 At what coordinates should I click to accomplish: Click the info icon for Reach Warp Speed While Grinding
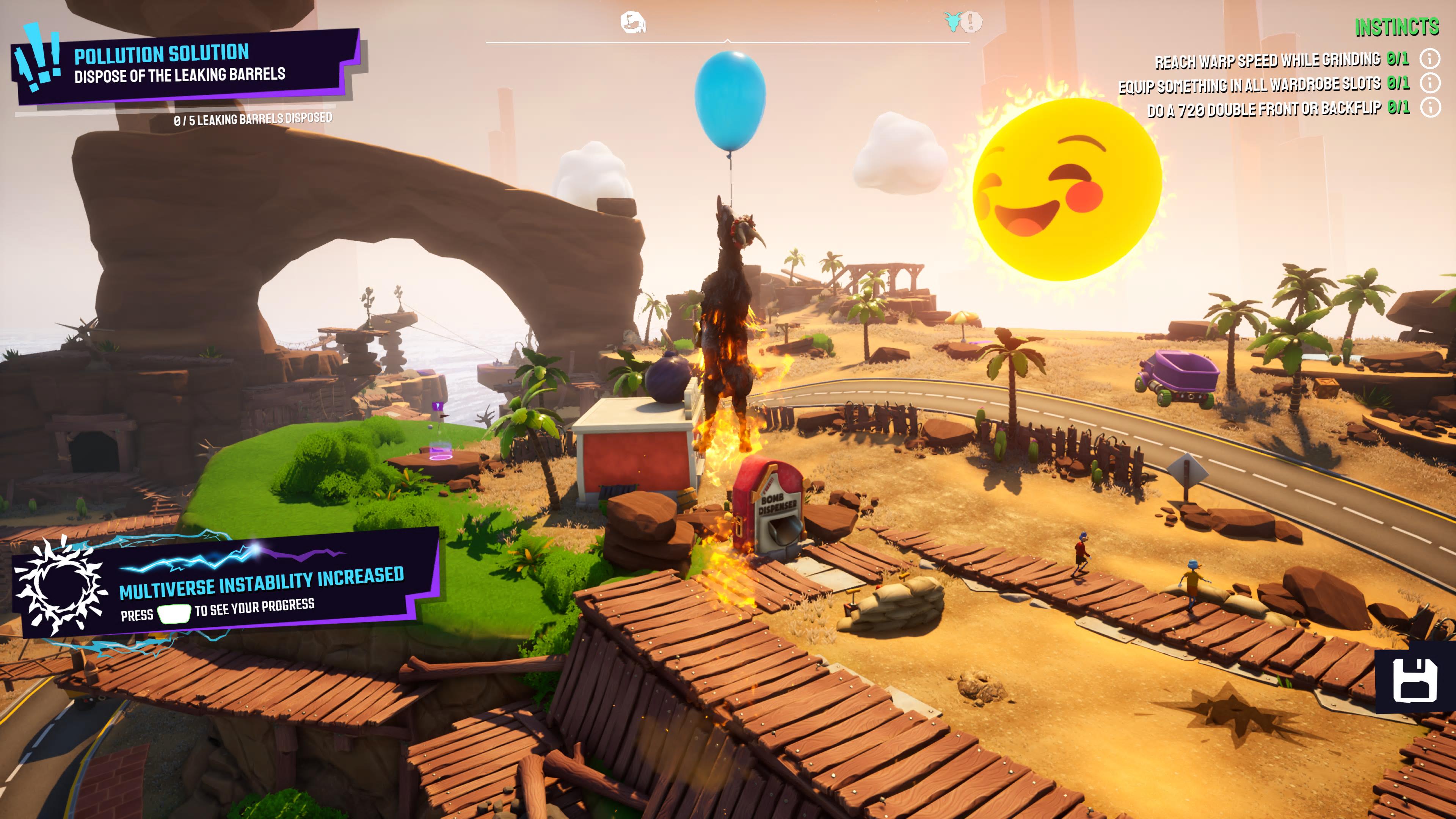[1430, 58]
